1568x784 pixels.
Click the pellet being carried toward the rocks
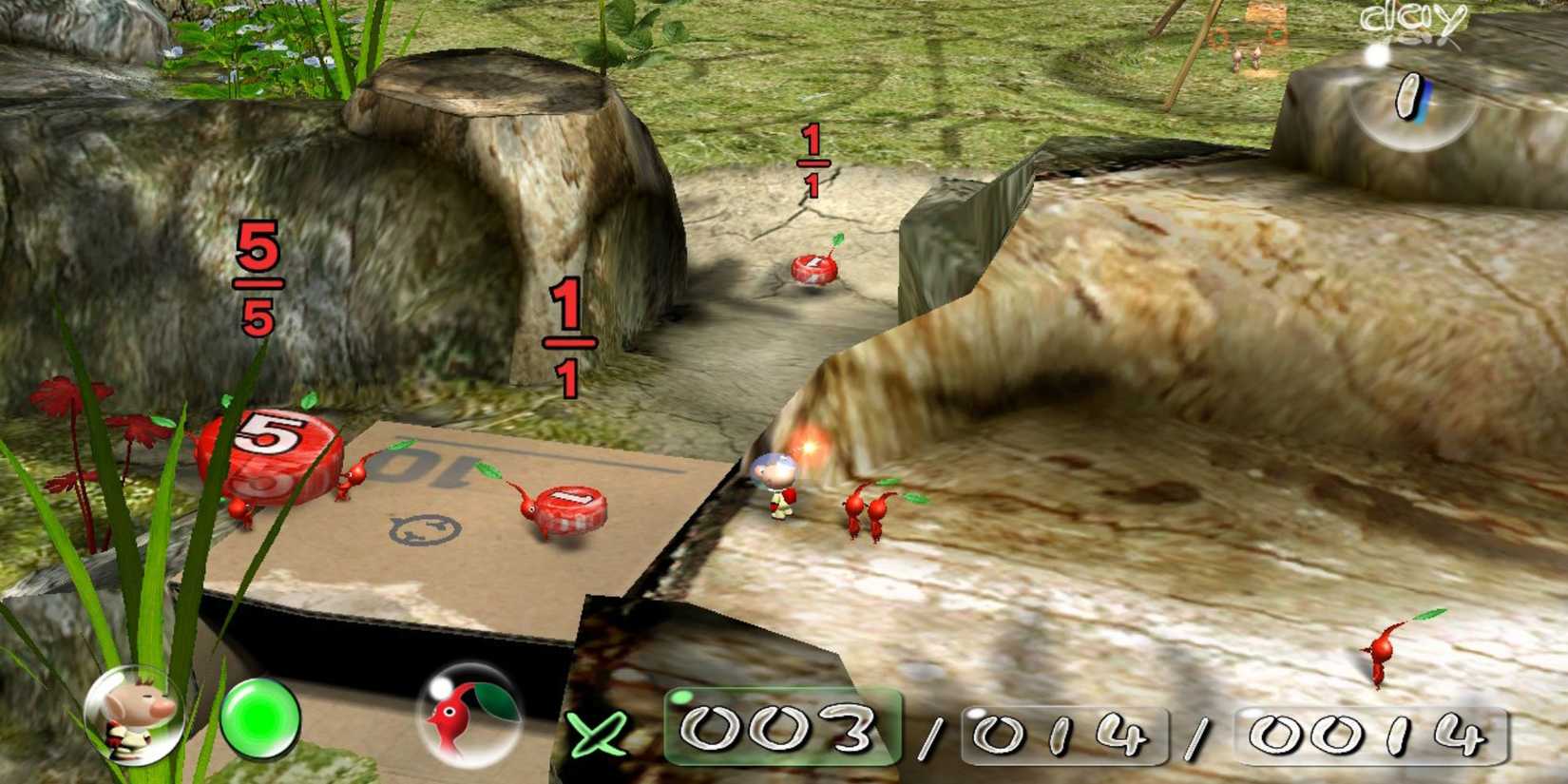point(813,269)
